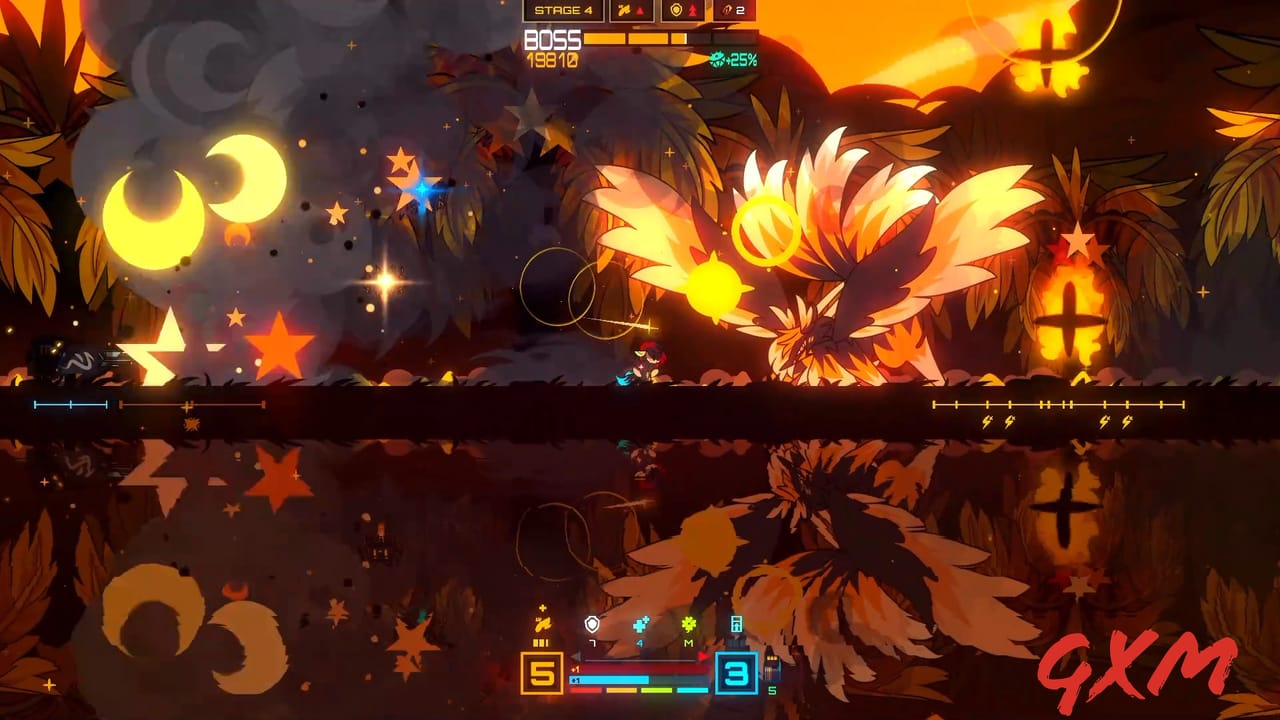Click the boss health value 19810
The height and width of the screenshot is (720, 1280).
[551, 59]
